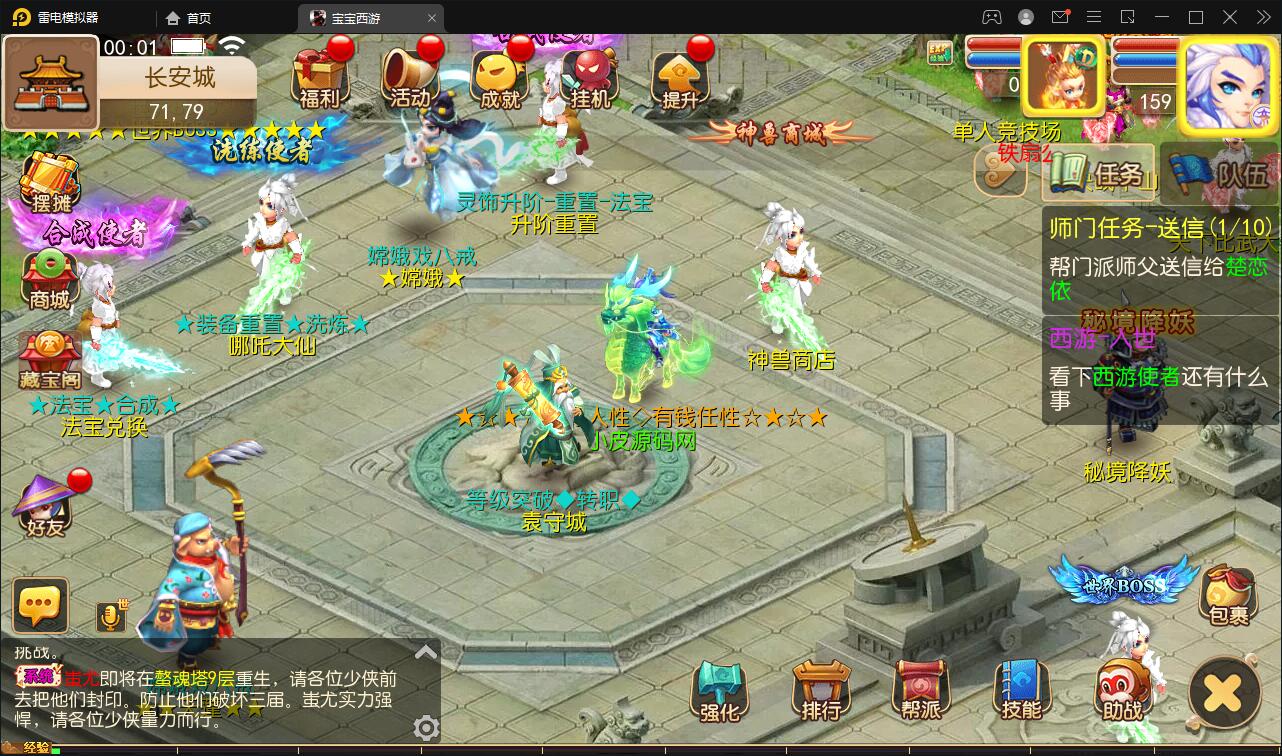Expand the scroll icon beside the quest panel
The height and width of the screenshot is (756, 1282).
[x=1000, y=171]
